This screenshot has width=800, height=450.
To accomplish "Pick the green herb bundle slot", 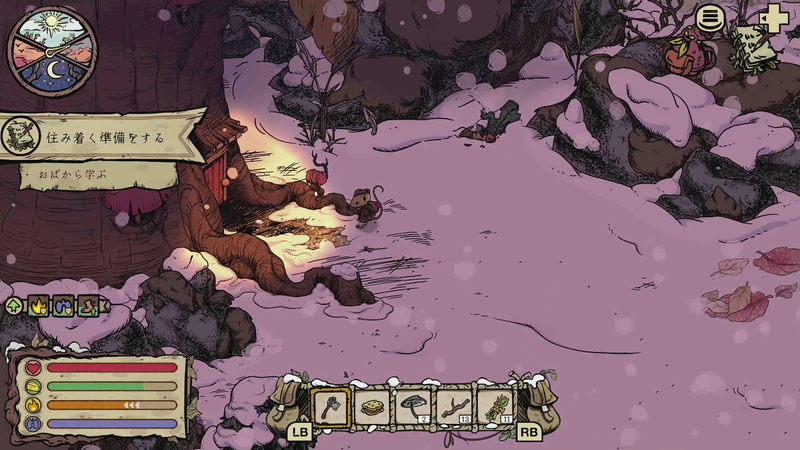I will point(494,406).
